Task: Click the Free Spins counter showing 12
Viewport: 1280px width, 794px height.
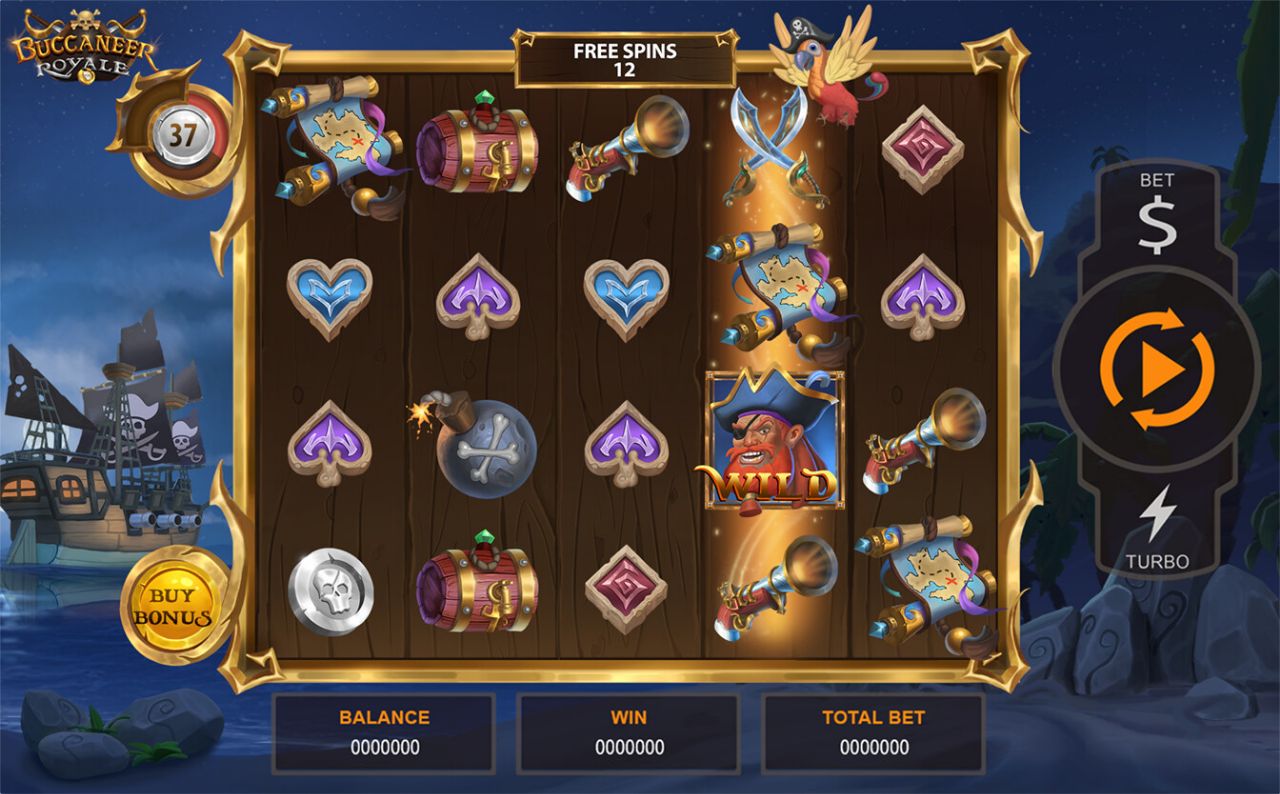Action: [x=628, y=62]
